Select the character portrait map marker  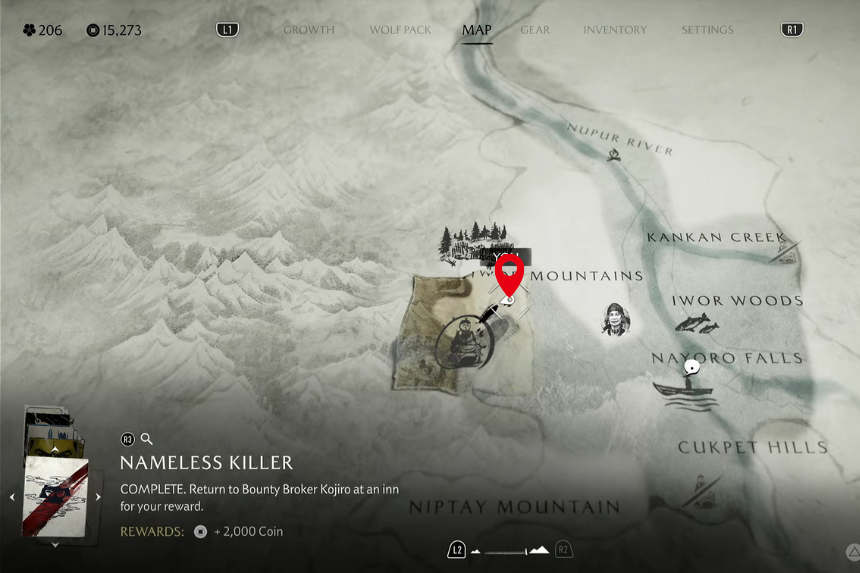(x=616, y=319)
